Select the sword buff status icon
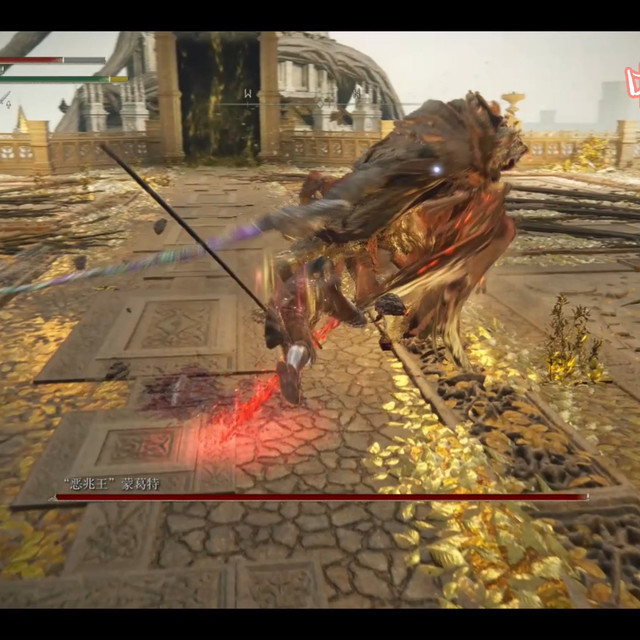 tap(6, 99)
